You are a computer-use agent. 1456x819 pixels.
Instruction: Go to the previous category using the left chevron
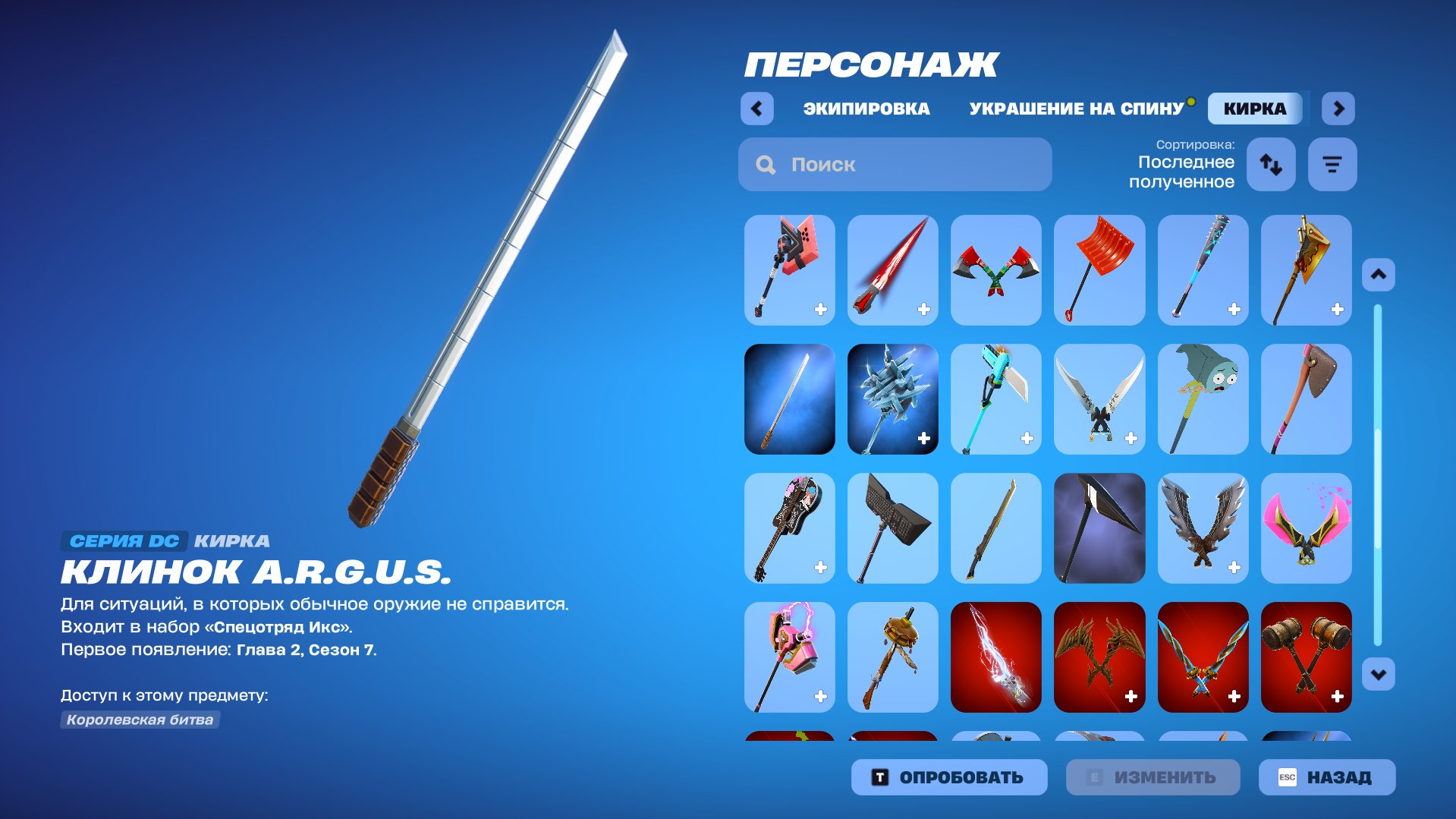coord(756,108)
